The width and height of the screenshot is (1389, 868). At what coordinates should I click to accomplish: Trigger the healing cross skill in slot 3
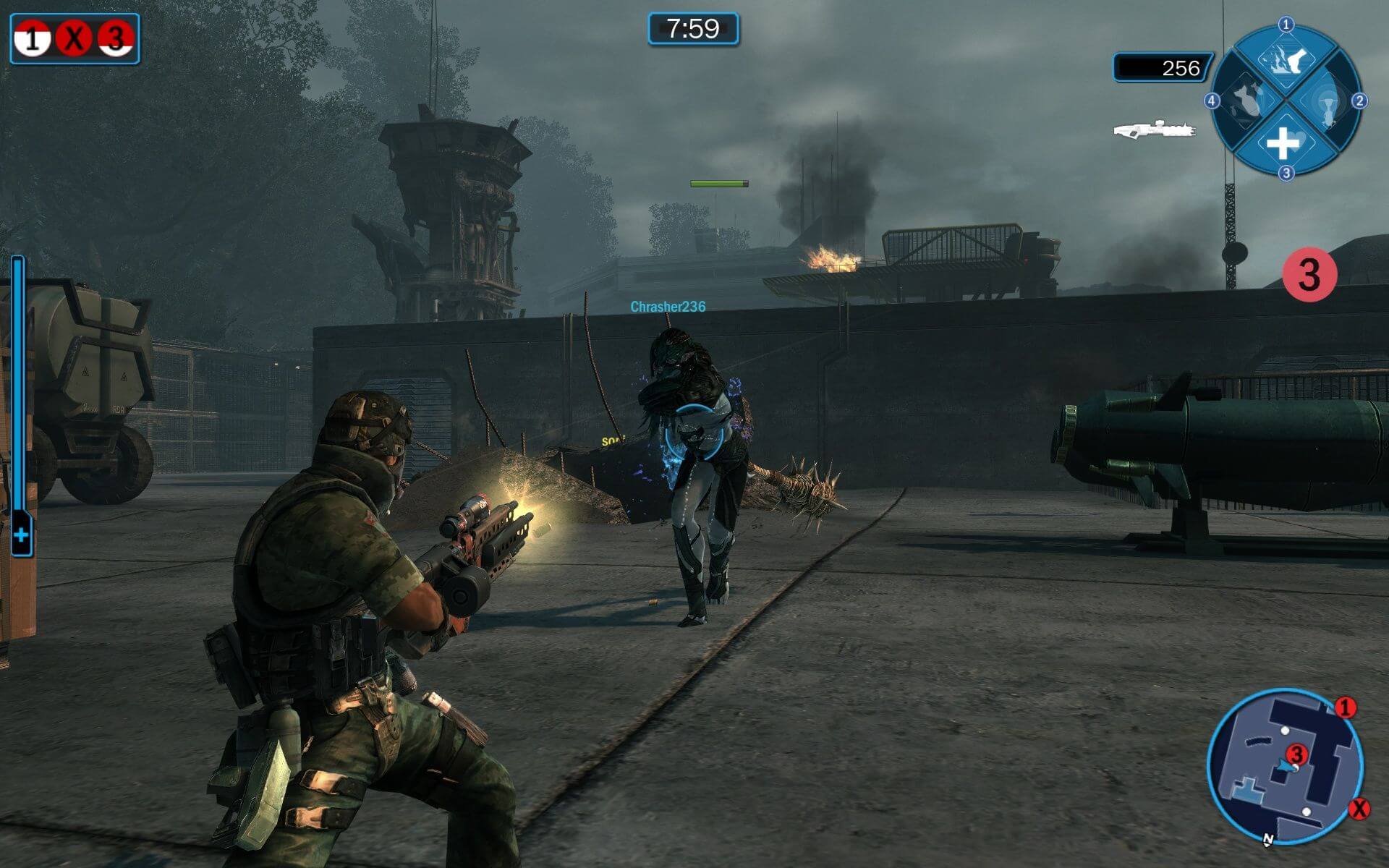tap(1284, 142)
